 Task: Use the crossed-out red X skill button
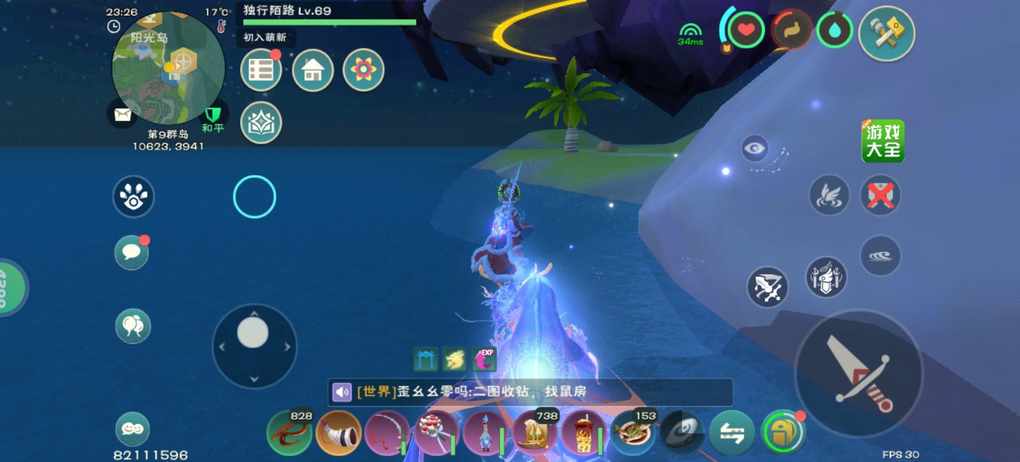(880, 195)
